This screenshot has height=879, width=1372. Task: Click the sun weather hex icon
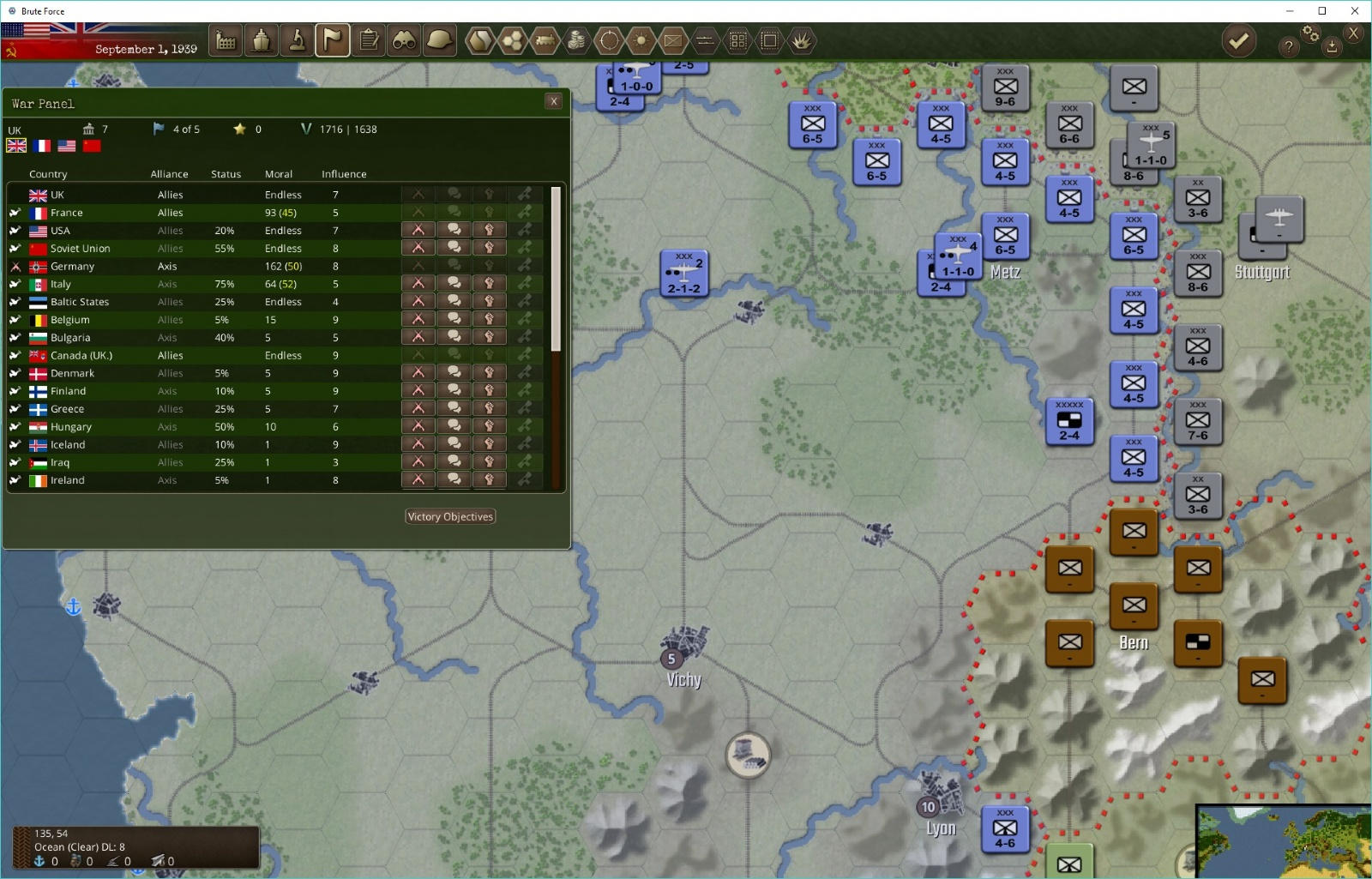[x=641, y=40]
